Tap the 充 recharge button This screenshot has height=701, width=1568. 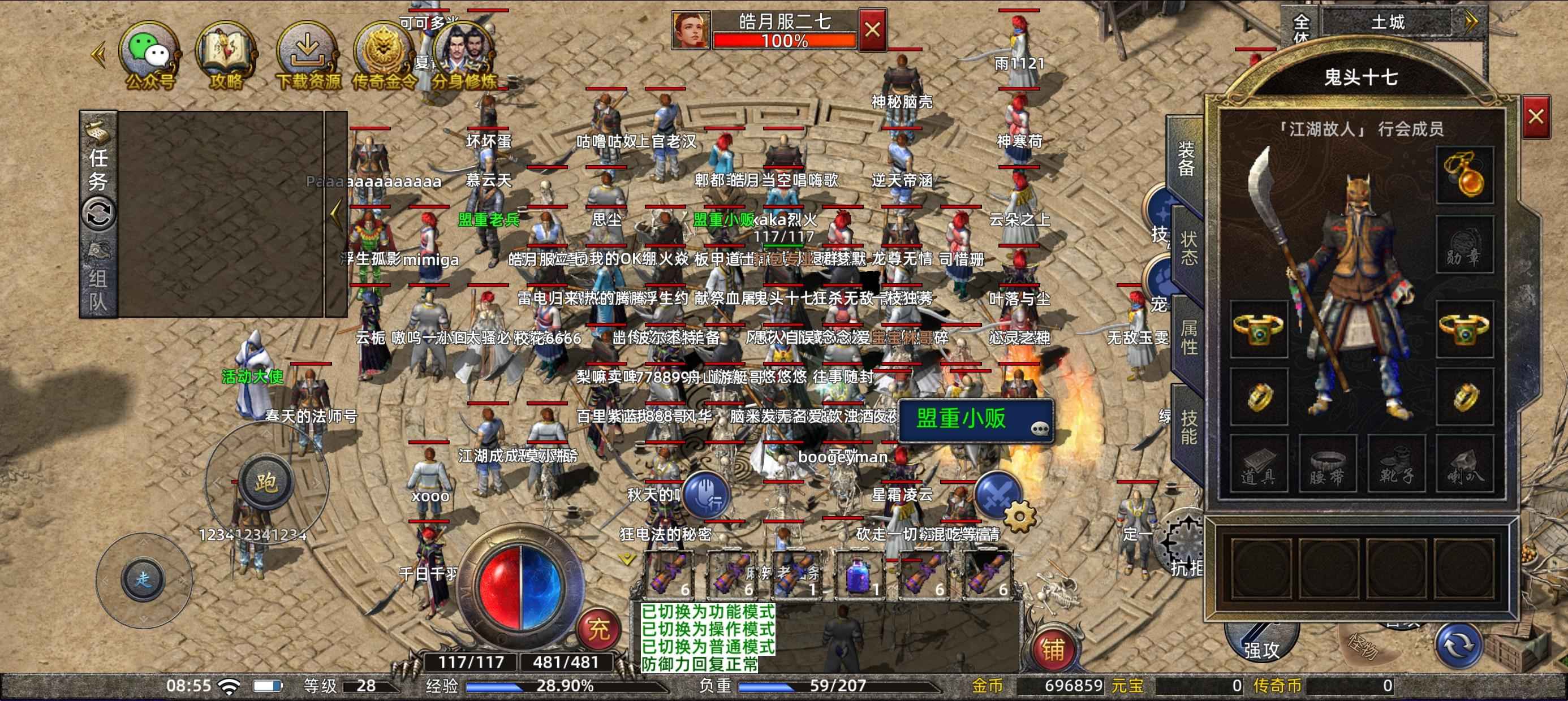pyautogui.click(x=598, y=629)
